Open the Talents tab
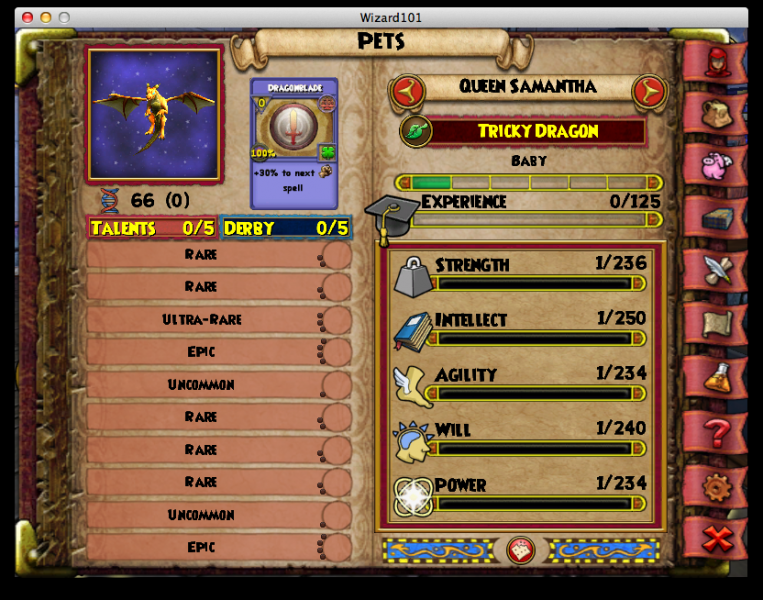This screenshot has height=600, width=763. click(152, 228)
